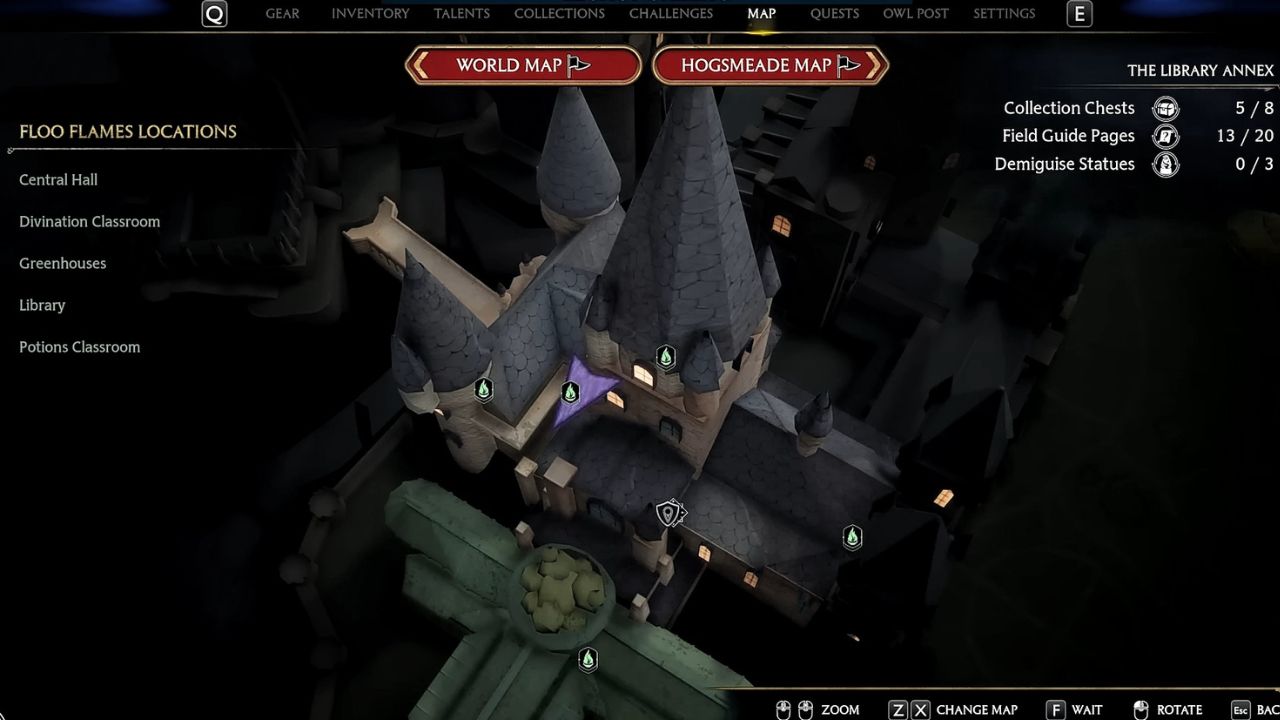
Task: Open the SETTINGS menu
Action: (x=1004, y=13)
